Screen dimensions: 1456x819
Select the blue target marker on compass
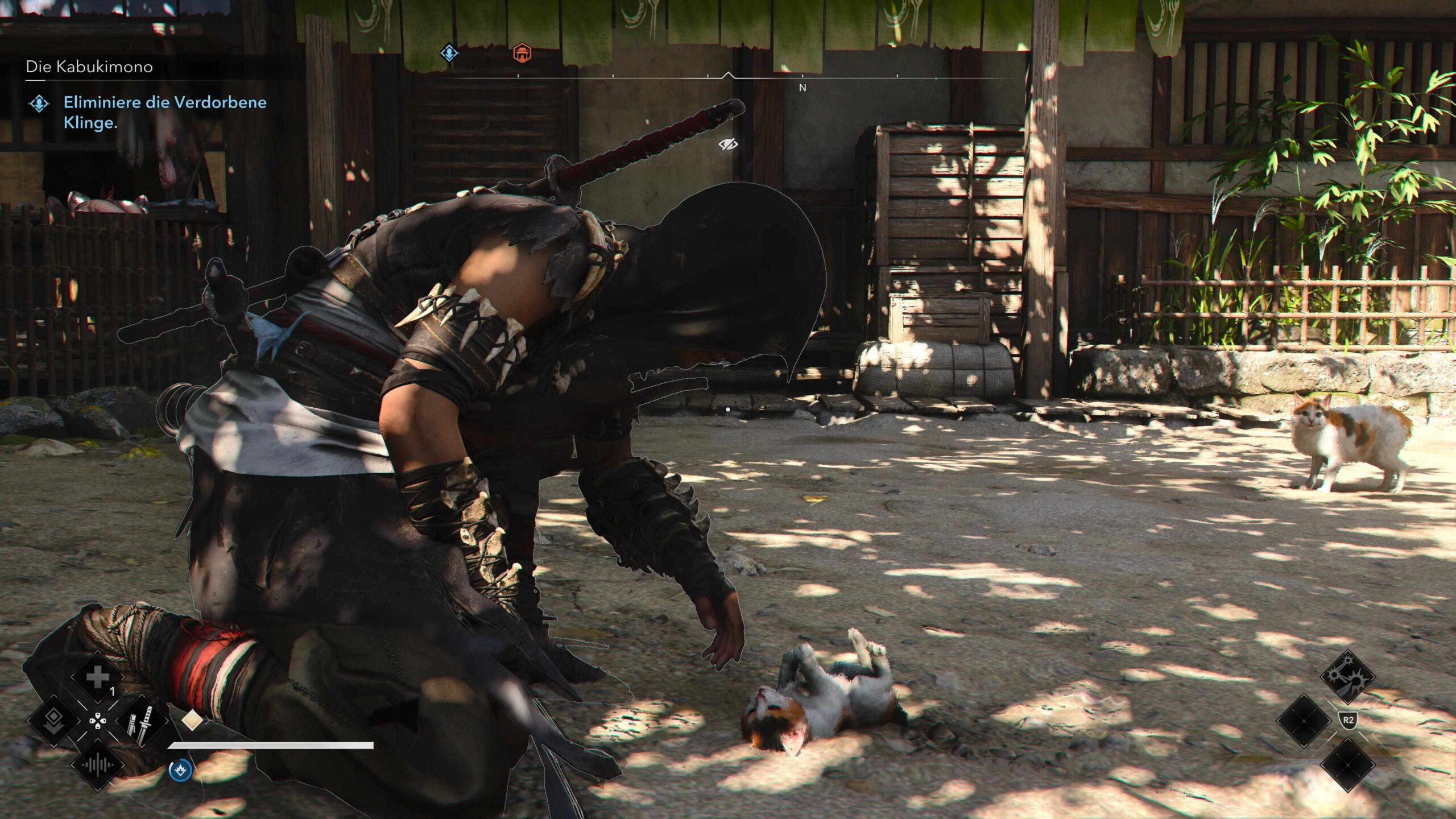pyautogui.click(x=449, y=53)
